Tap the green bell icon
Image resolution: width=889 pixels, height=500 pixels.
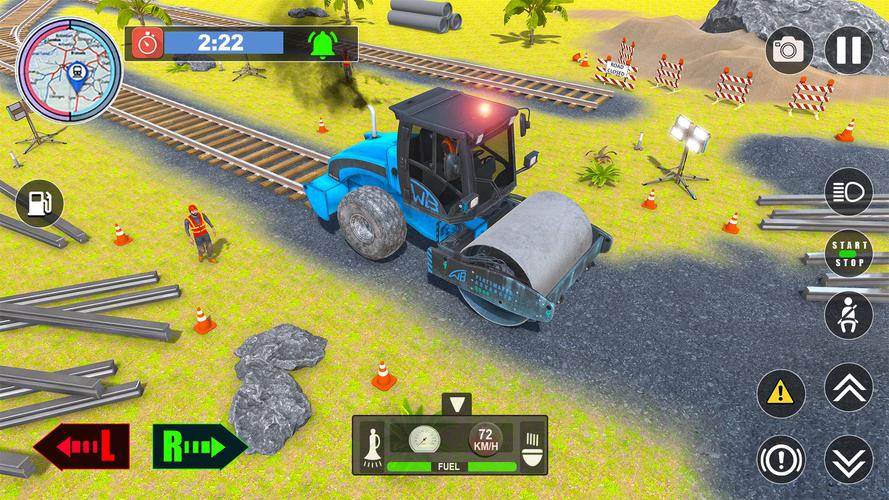click(322, 44)
